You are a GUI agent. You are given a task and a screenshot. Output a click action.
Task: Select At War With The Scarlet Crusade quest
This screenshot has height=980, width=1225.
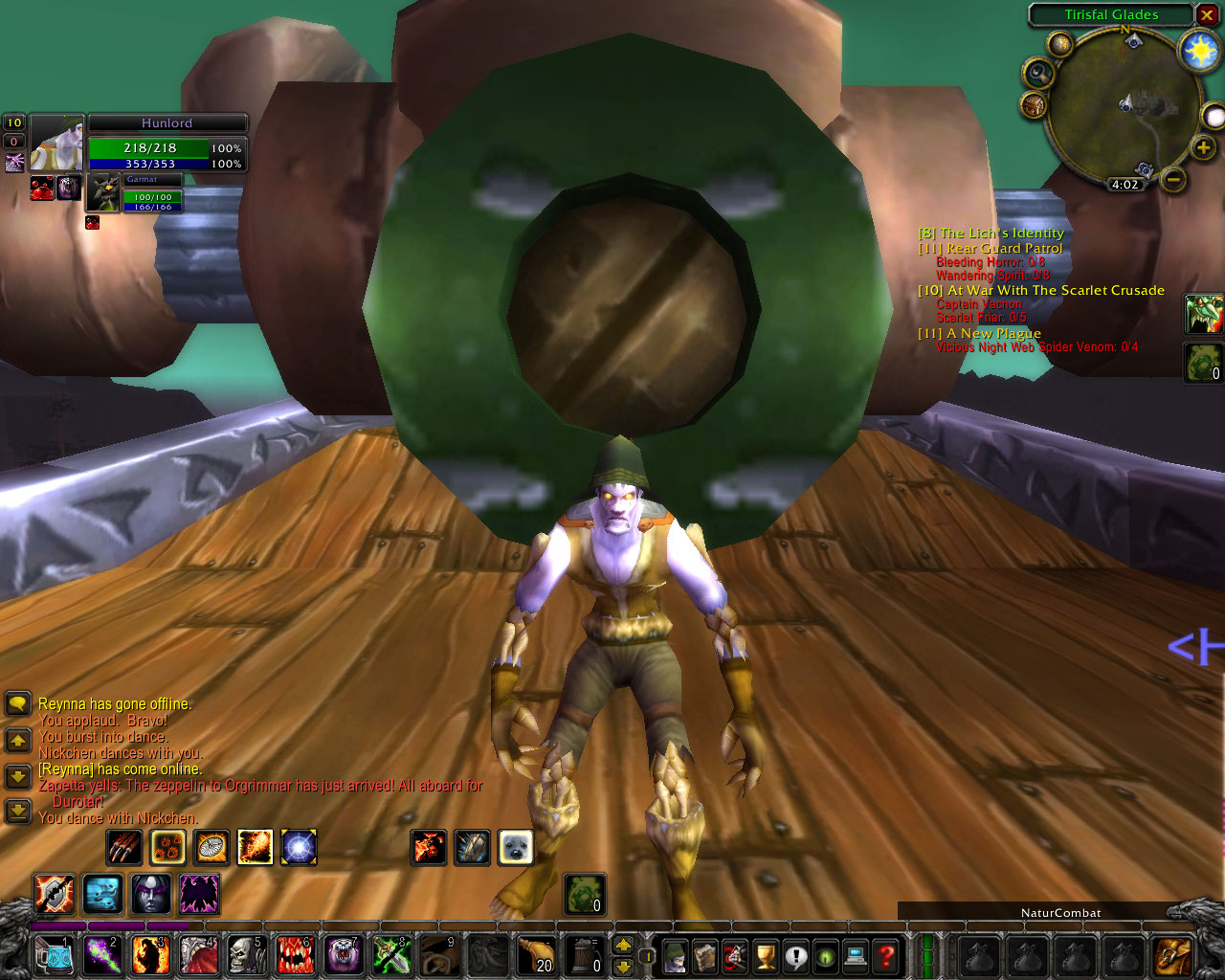[x=1041, y=290]
